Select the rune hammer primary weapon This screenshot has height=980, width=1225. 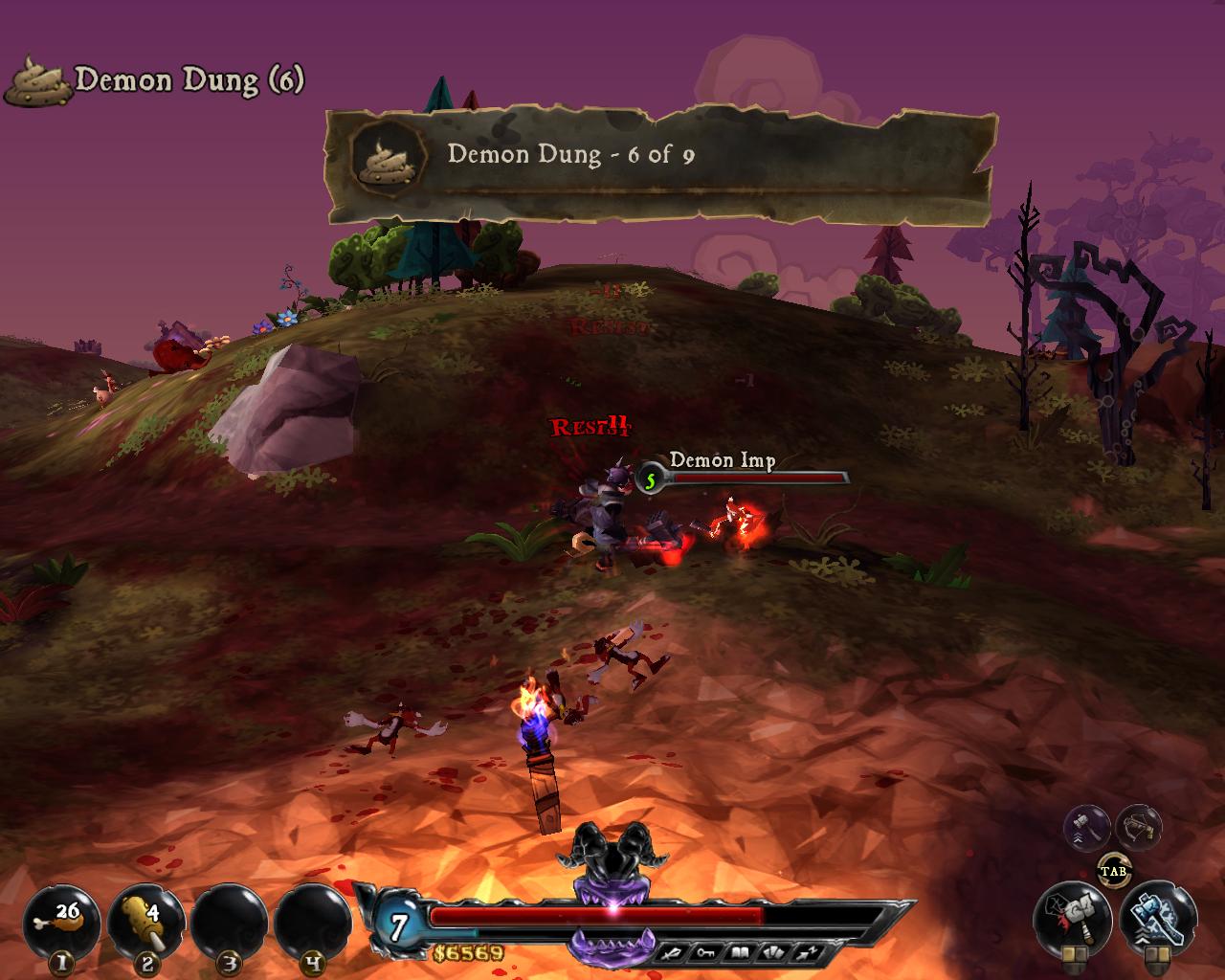[x=1072, y=919]
